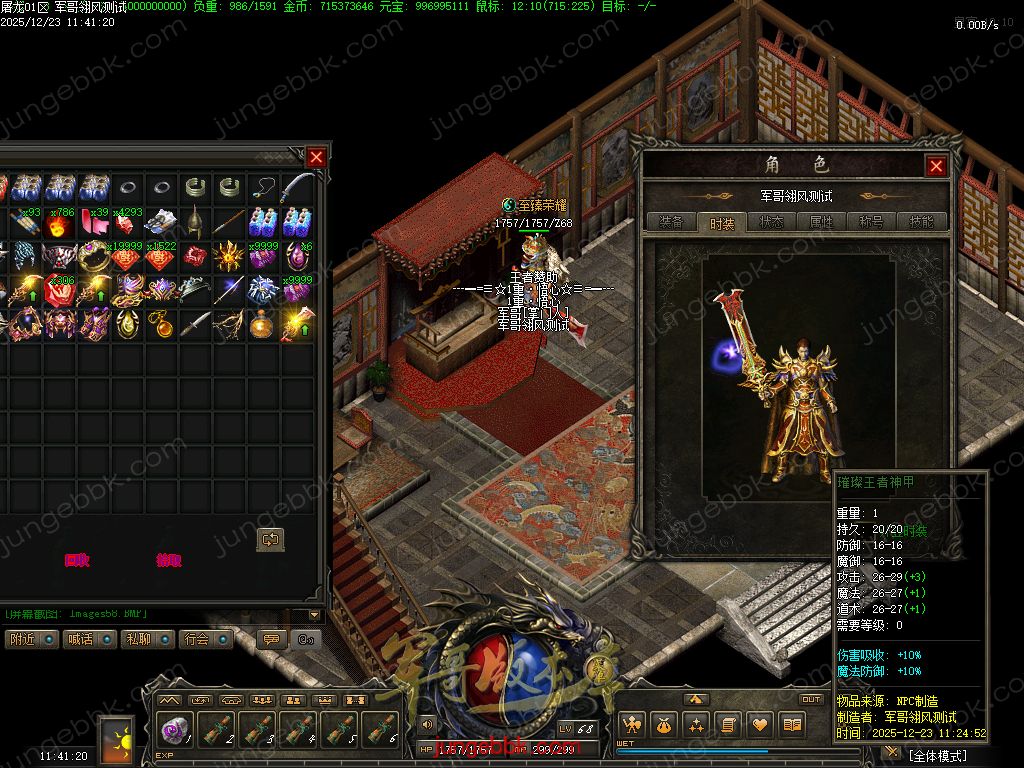Click the OUT button on the bottom bar
1024x768 pixels.
[x=811, y=699]
